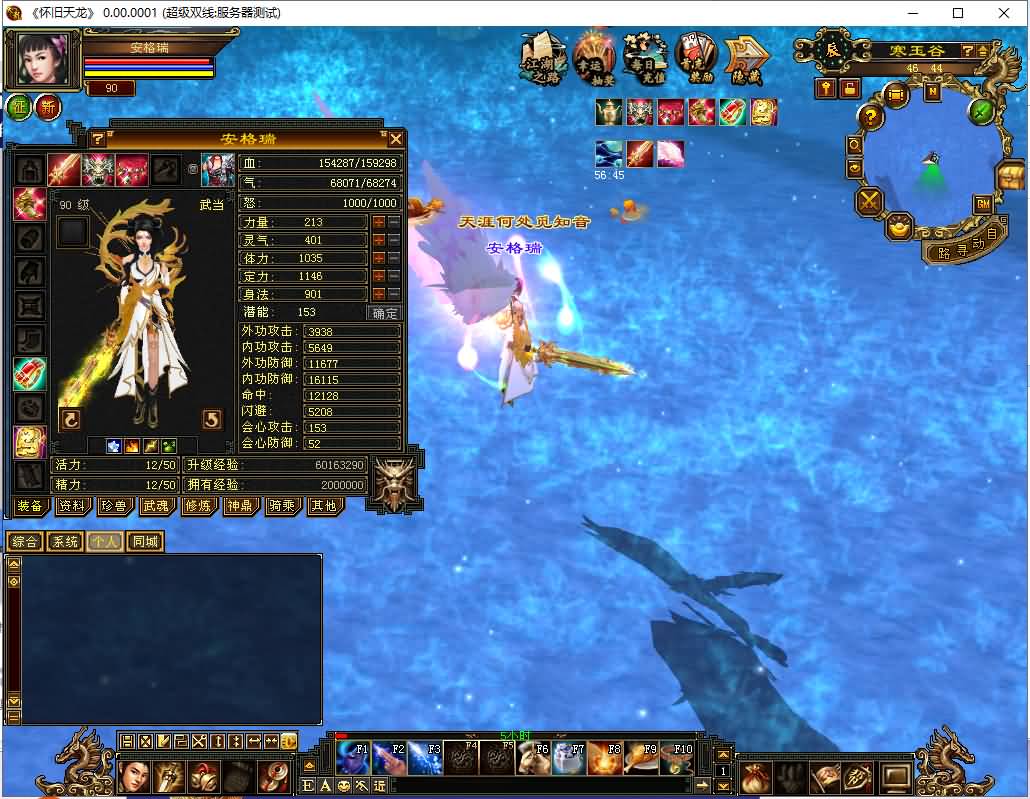The height and width of the screenshot is (799, 1030).
Task: Click the 隐藏 hide button
Action: (x=745, y=58)
